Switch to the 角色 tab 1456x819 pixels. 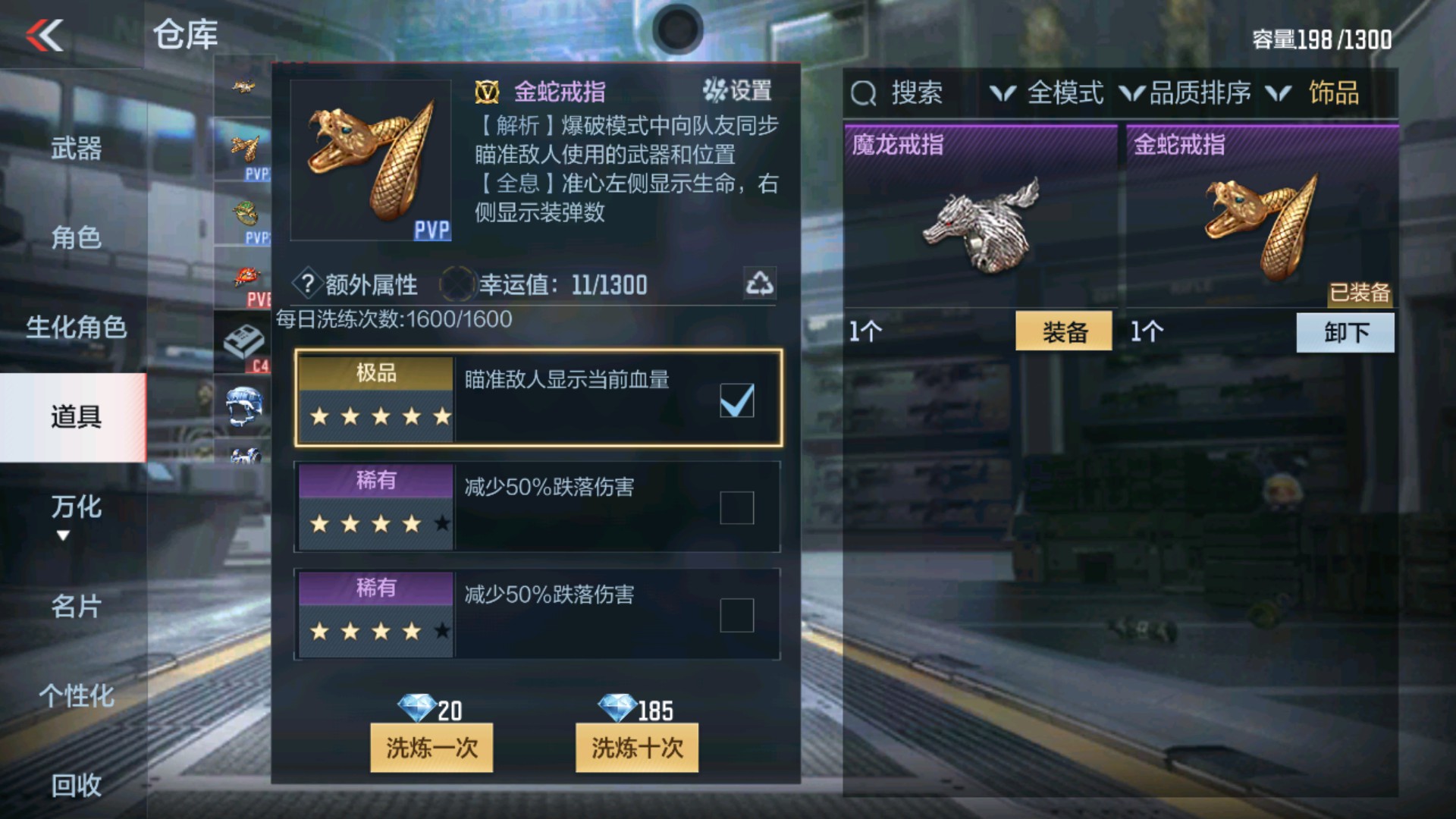click(x=76, y=239)
